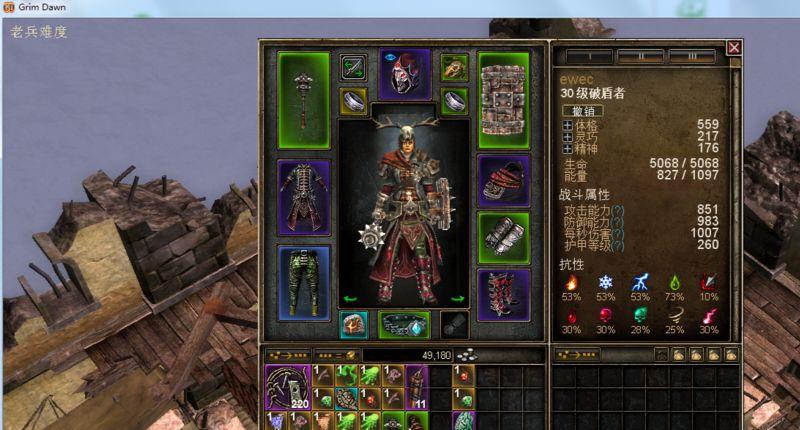Viewport: 800px width, 430px height.
Task: Switch to character sheet tab I
Action: [589, 56]
